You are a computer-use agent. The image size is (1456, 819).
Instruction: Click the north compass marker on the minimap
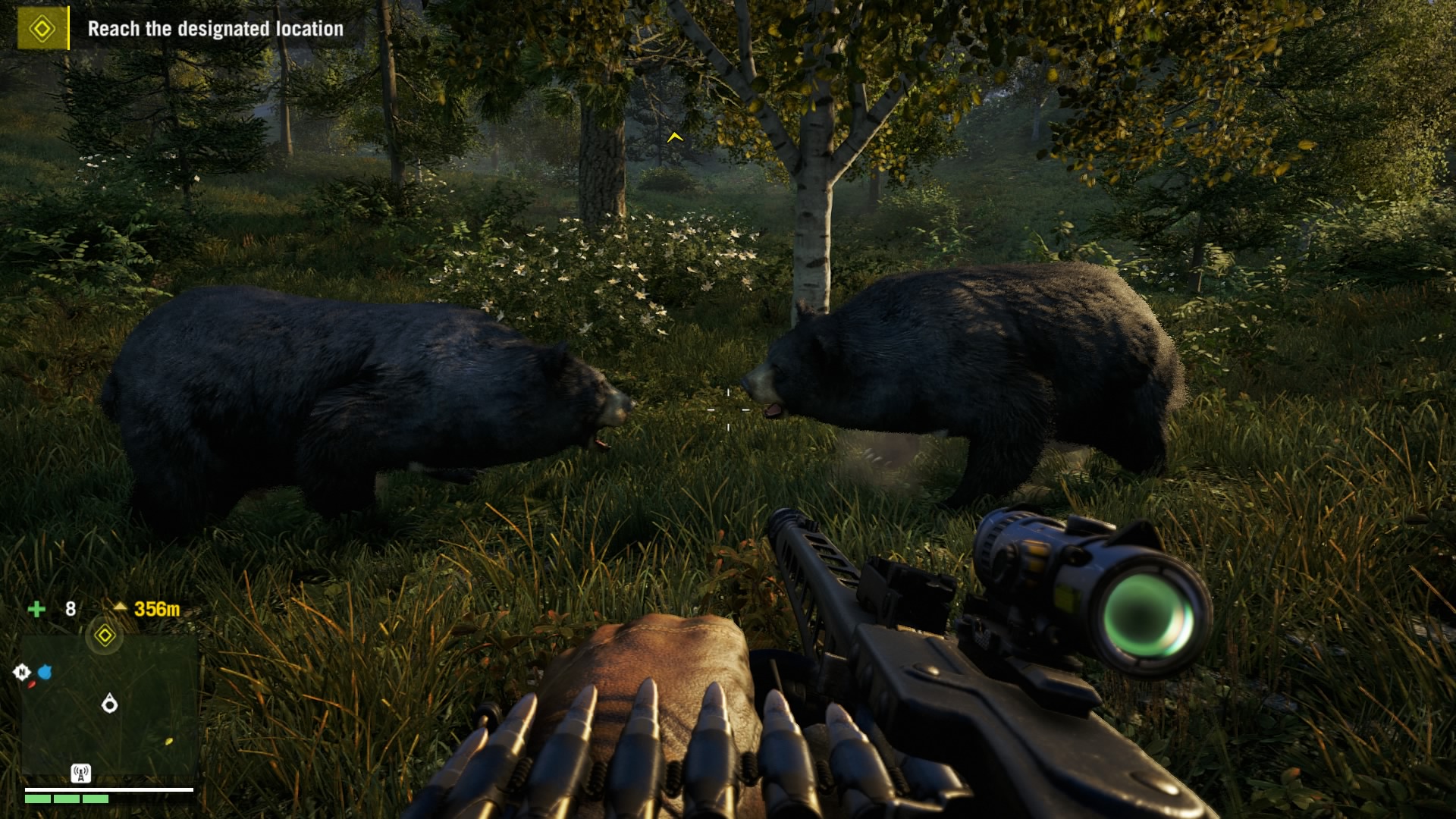point(22,672)
